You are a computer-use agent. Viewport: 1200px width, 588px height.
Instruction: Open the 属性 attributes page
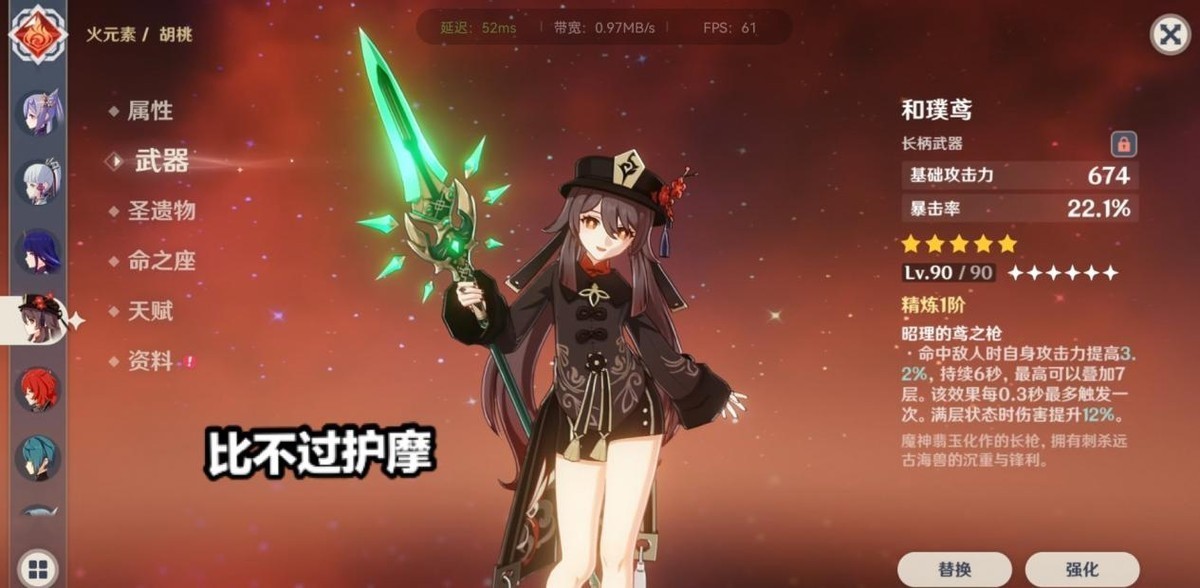tap(149, 111)
